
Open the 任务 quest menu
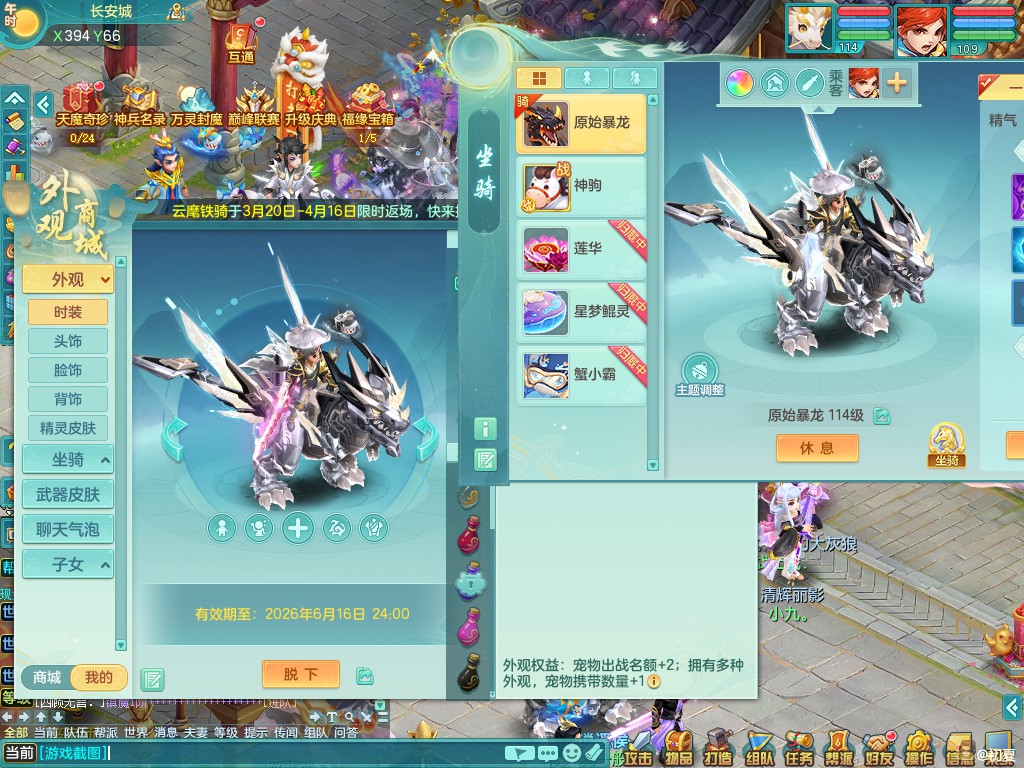(799, 745)
